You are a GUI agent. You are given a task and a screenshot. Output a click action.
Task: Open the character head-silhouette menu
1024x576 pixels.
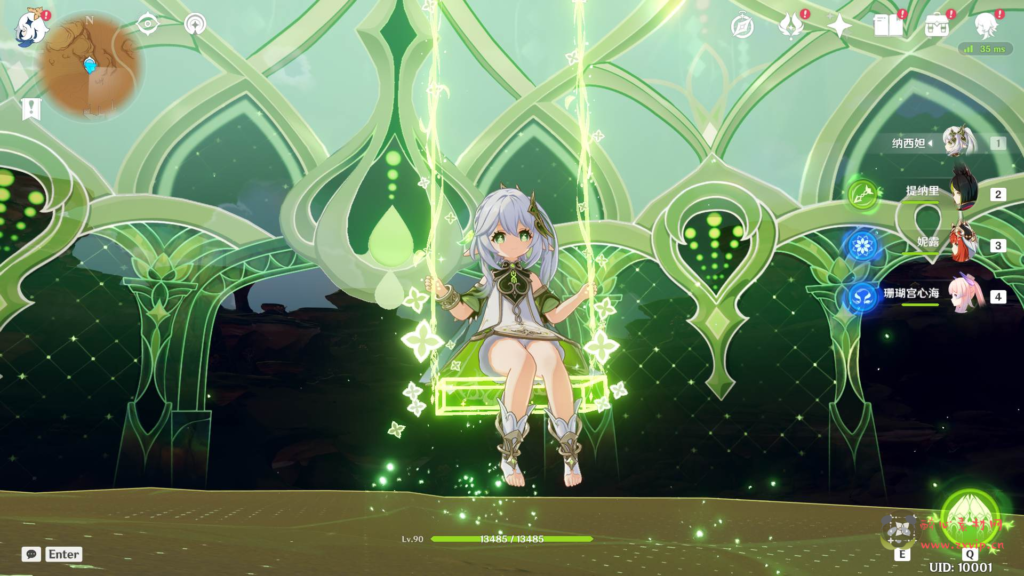coord(986,26)
